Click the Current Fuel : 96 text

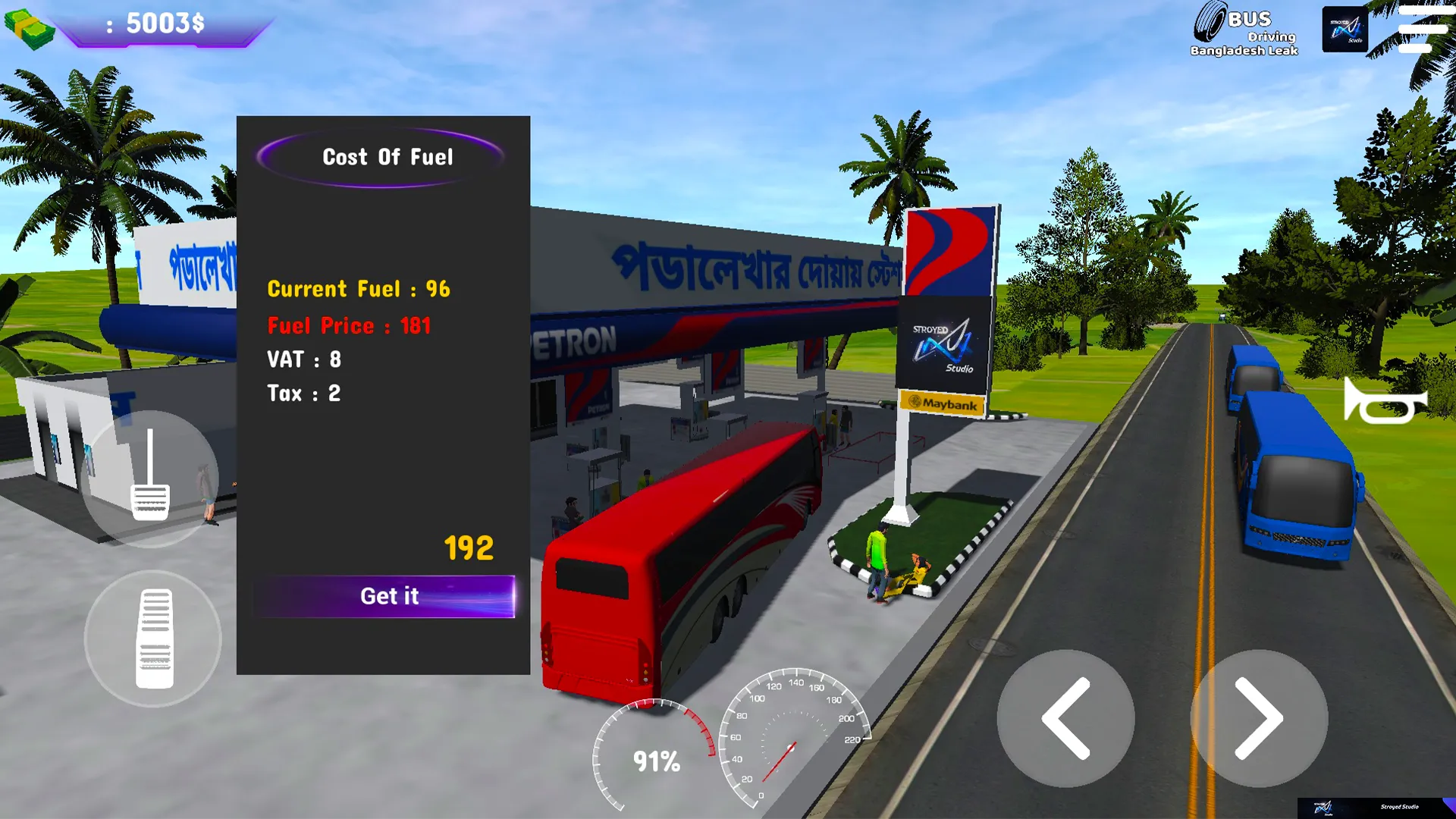[358, 289]
